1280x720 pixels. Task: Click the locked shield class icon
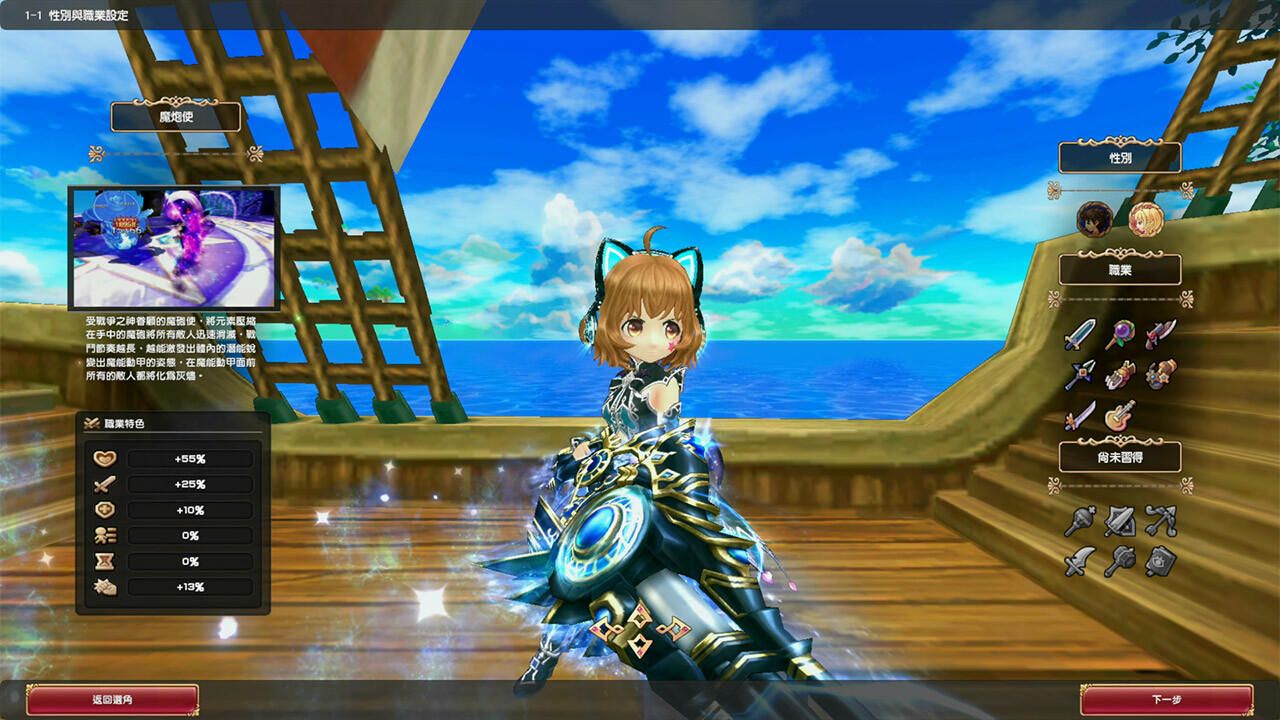[1119, 520]
